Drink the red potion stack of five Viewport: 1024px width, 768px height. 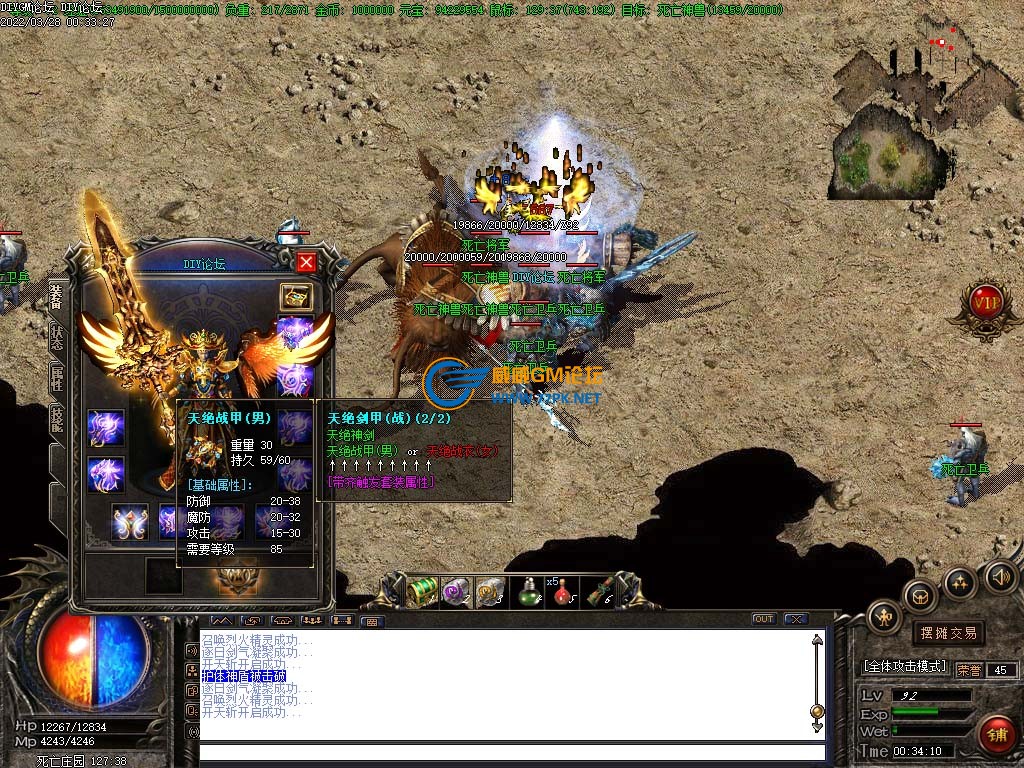[564, 592]
